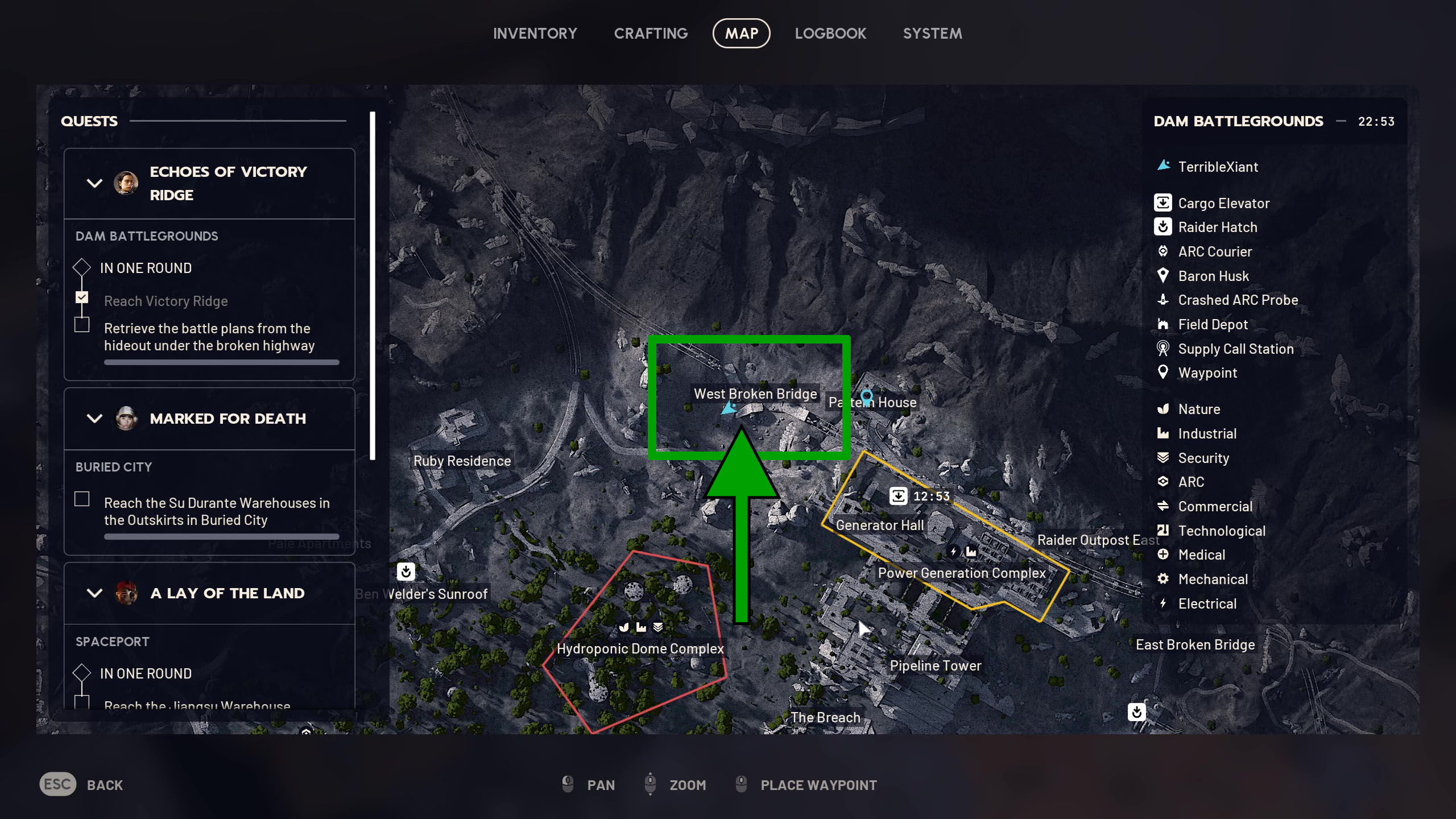Toggle the Field Depot legend entry
Image resolution: width=1456 pixels, height=819 pixels.
point(1213,325)
